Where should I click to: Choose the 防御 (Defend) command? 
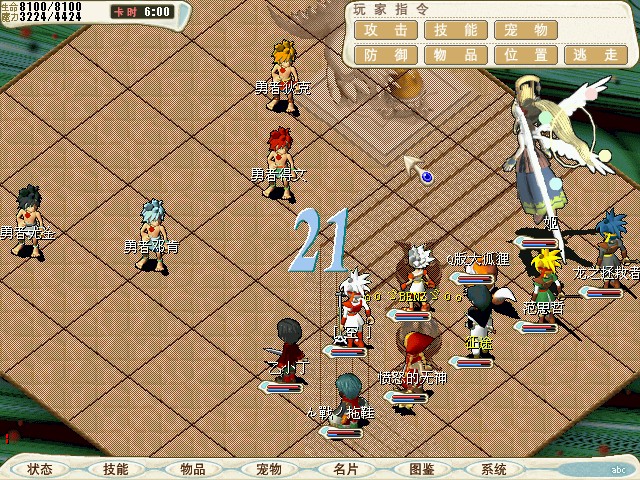click(x=385, y=55)
